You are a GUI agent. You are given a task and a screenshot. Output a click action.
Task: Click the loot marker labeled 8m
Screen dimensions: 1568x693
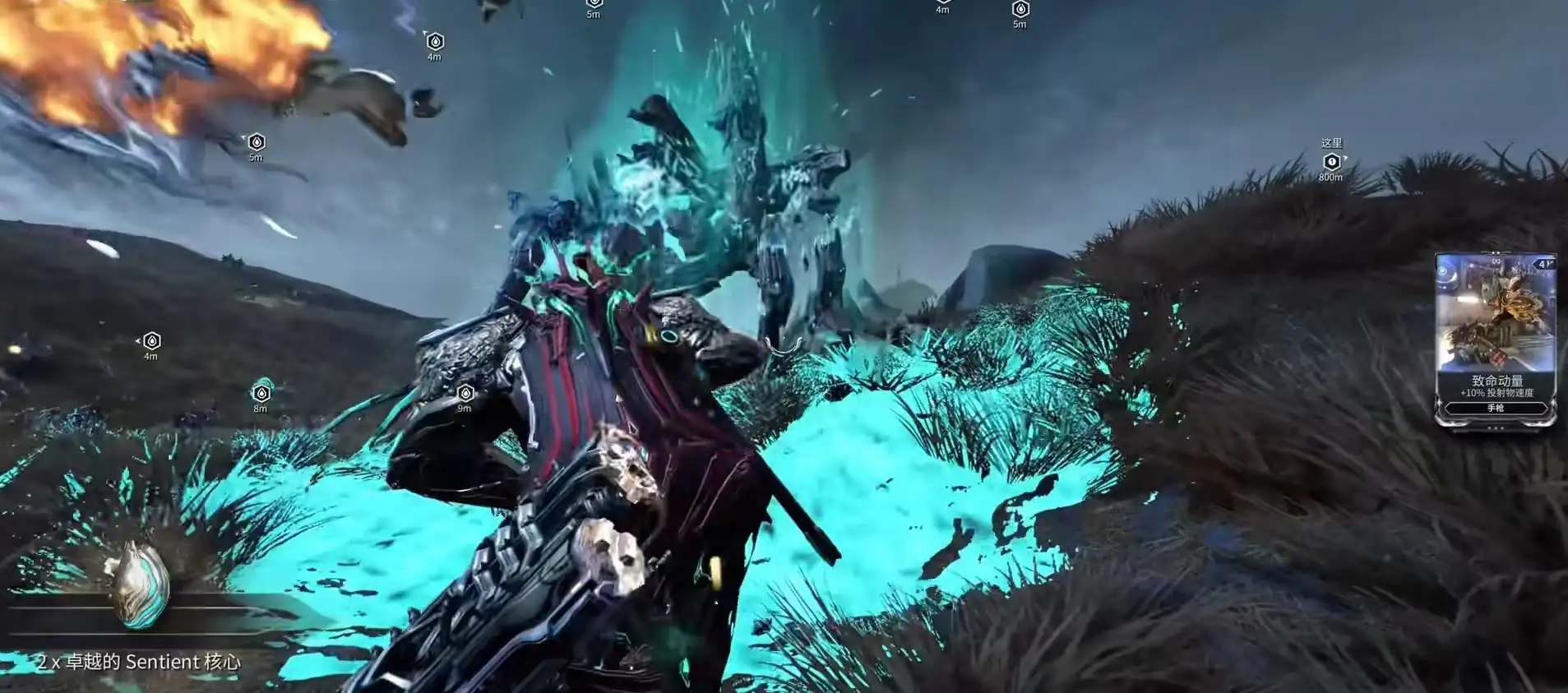tap(261, 393)
